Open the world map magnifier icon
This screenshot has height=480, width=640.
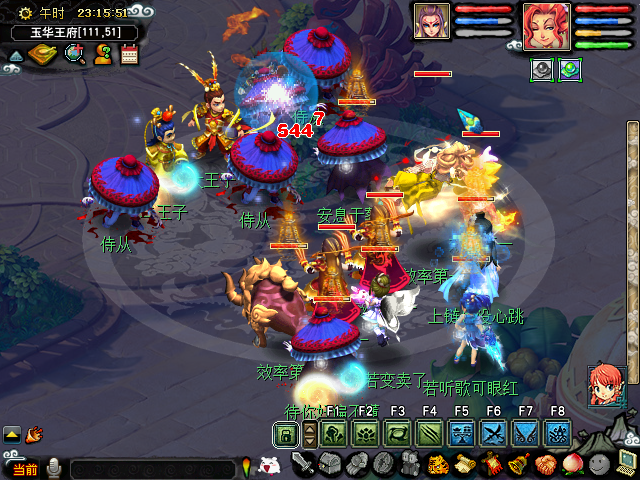[75, 54]
